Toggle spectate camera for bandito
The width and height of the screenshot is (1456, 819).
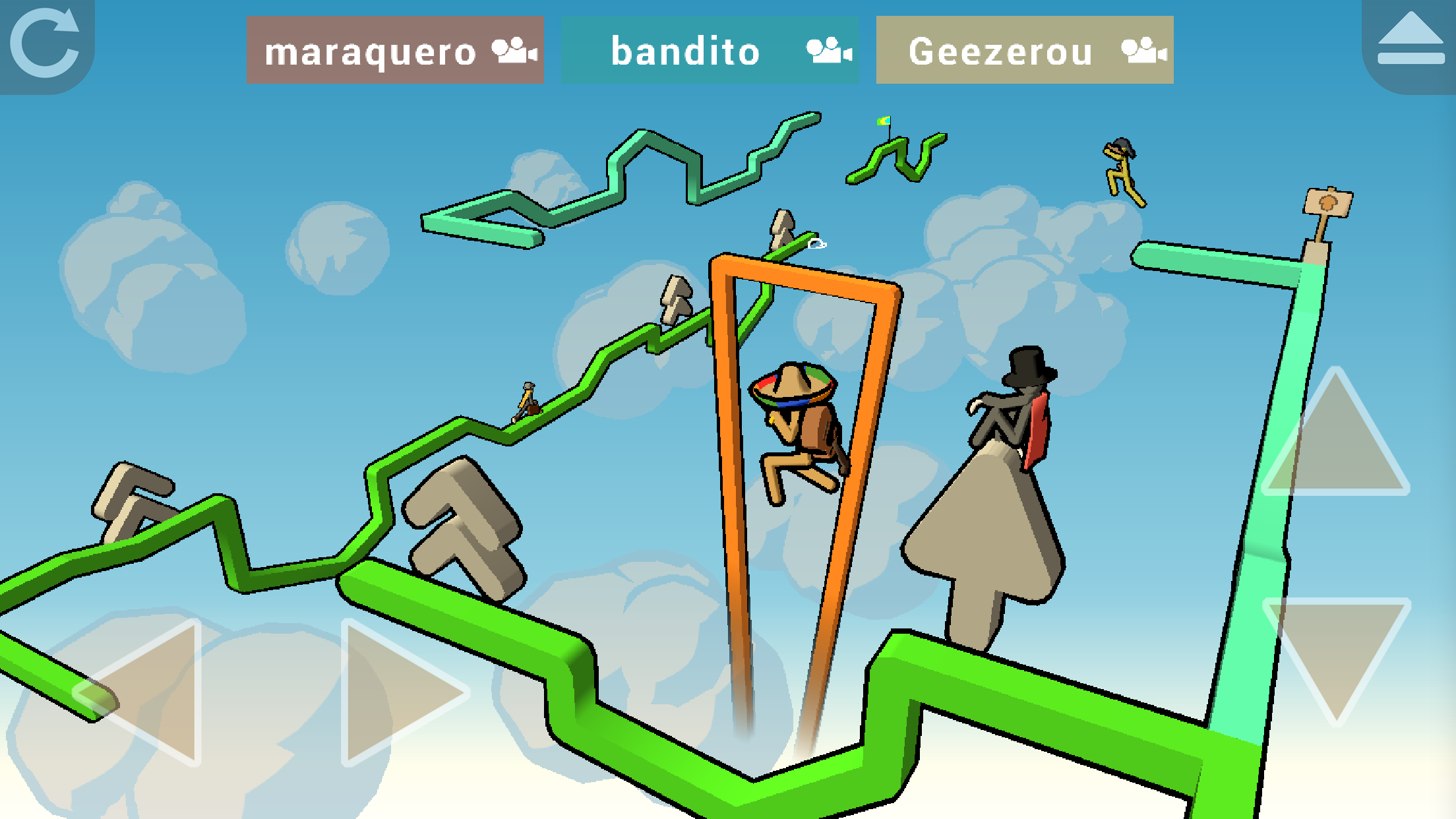click(x=828, y=51)
